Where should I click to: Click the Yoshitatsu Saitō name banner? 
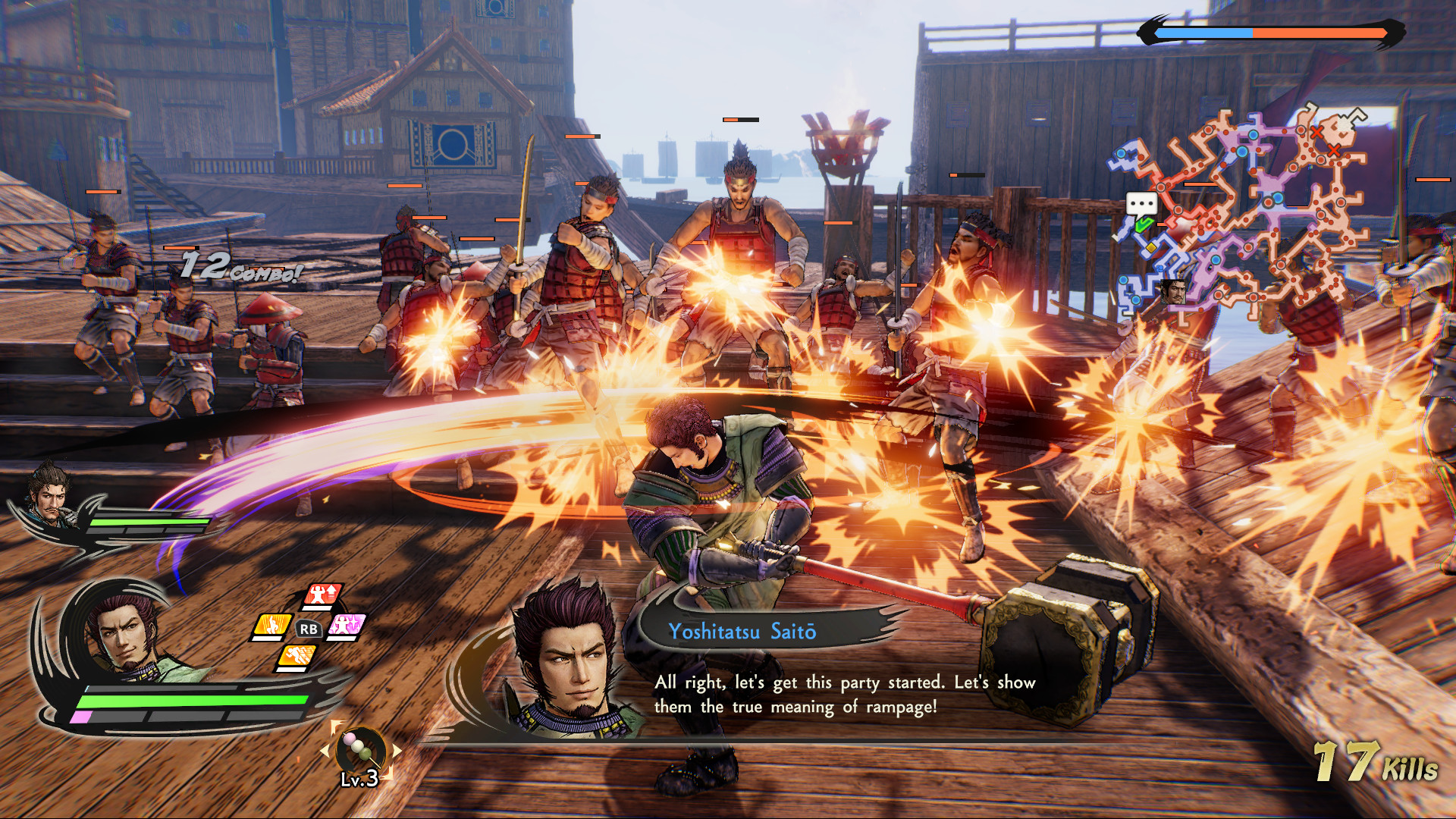744,630
